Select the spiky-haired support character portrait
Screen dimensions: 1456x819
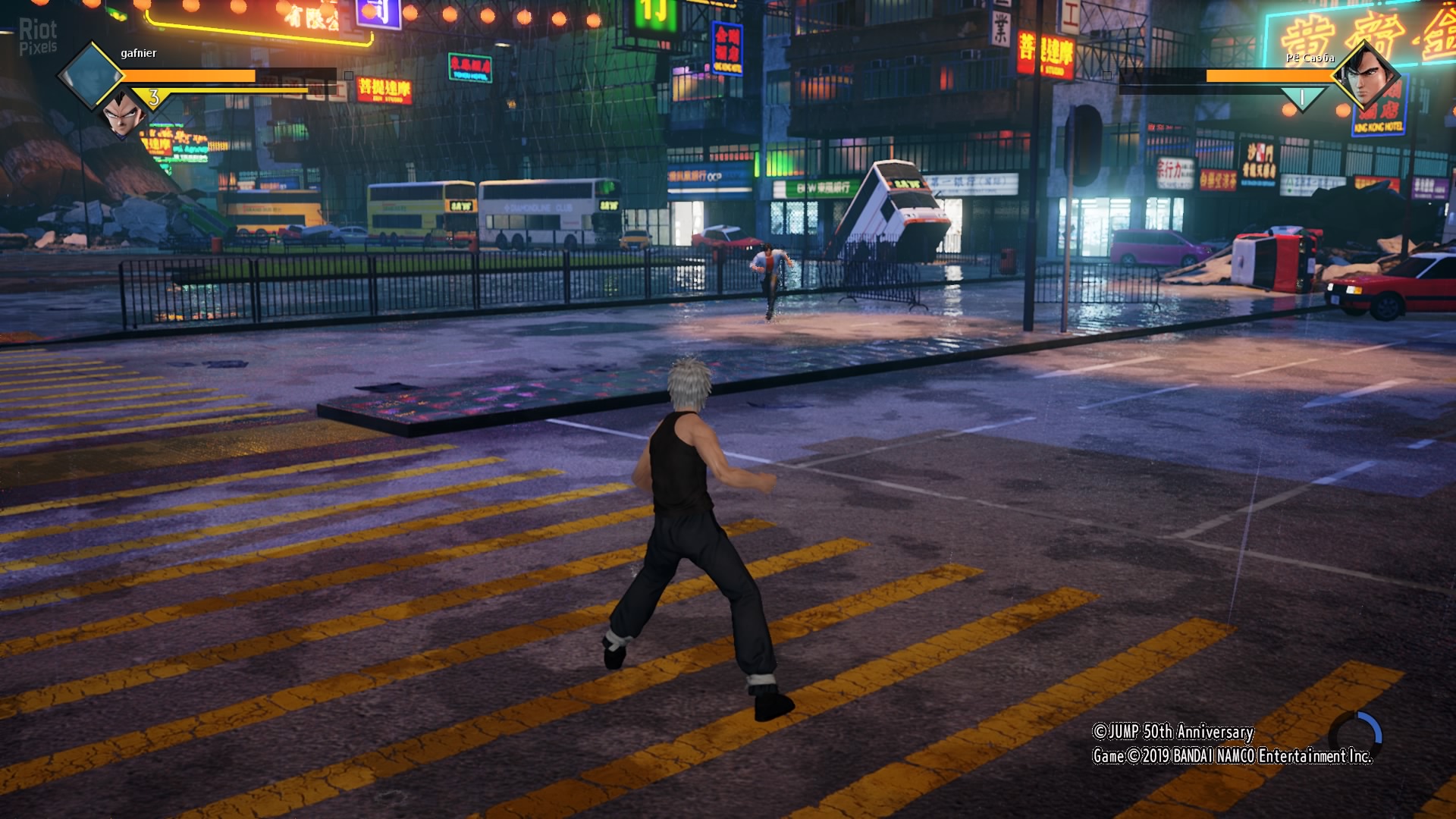coord(123,114)
